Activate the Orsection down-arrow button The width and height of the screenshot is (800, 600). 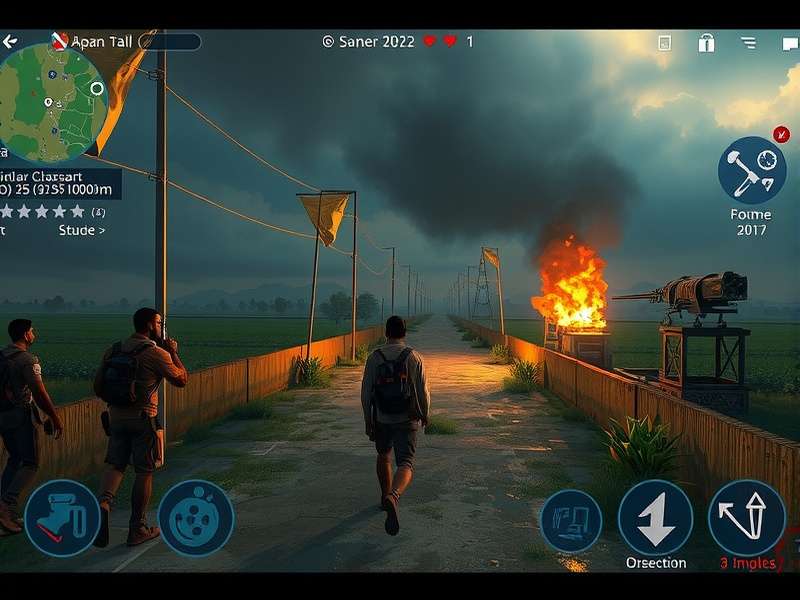click(655, 517)
